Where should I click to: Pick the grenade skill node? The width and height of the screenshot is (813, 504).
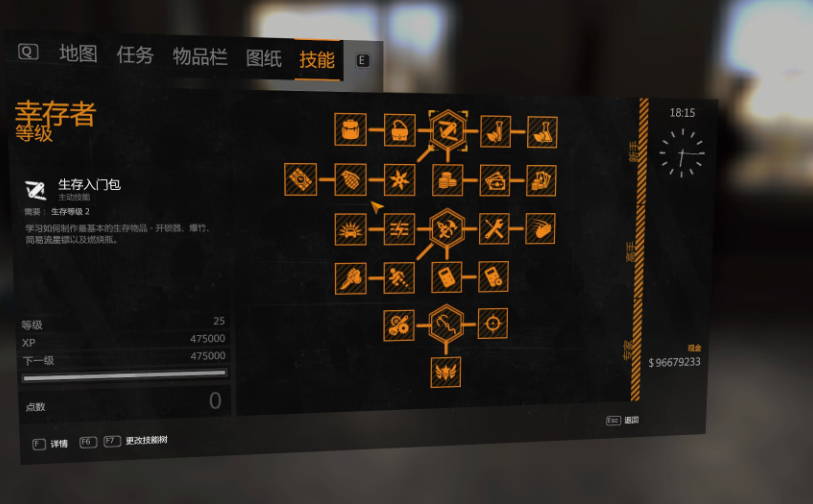[x=349, y=179]
